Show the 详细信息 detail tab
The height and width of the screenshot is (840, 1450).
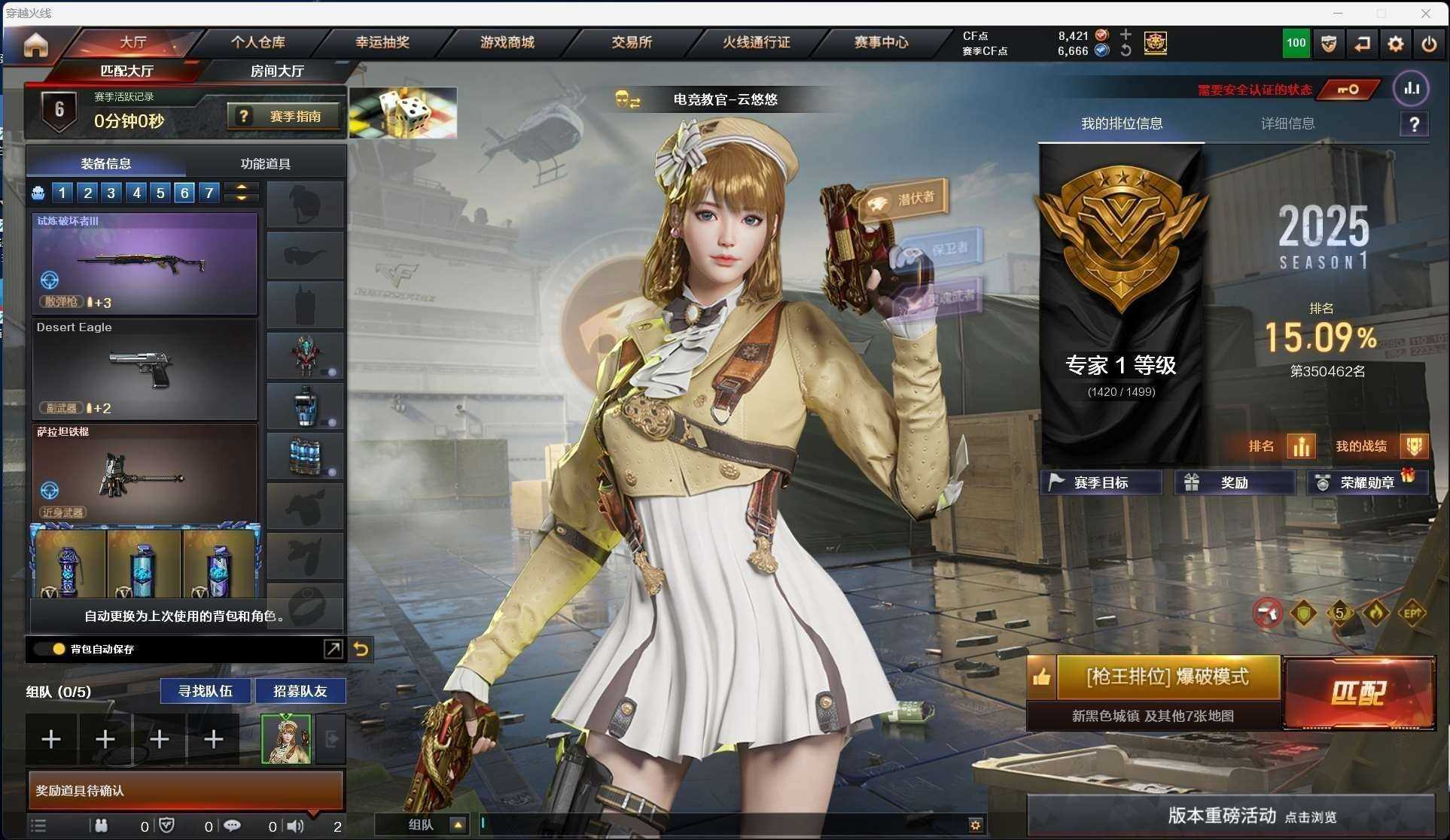pyautogui.click(x=1287, y=123)
